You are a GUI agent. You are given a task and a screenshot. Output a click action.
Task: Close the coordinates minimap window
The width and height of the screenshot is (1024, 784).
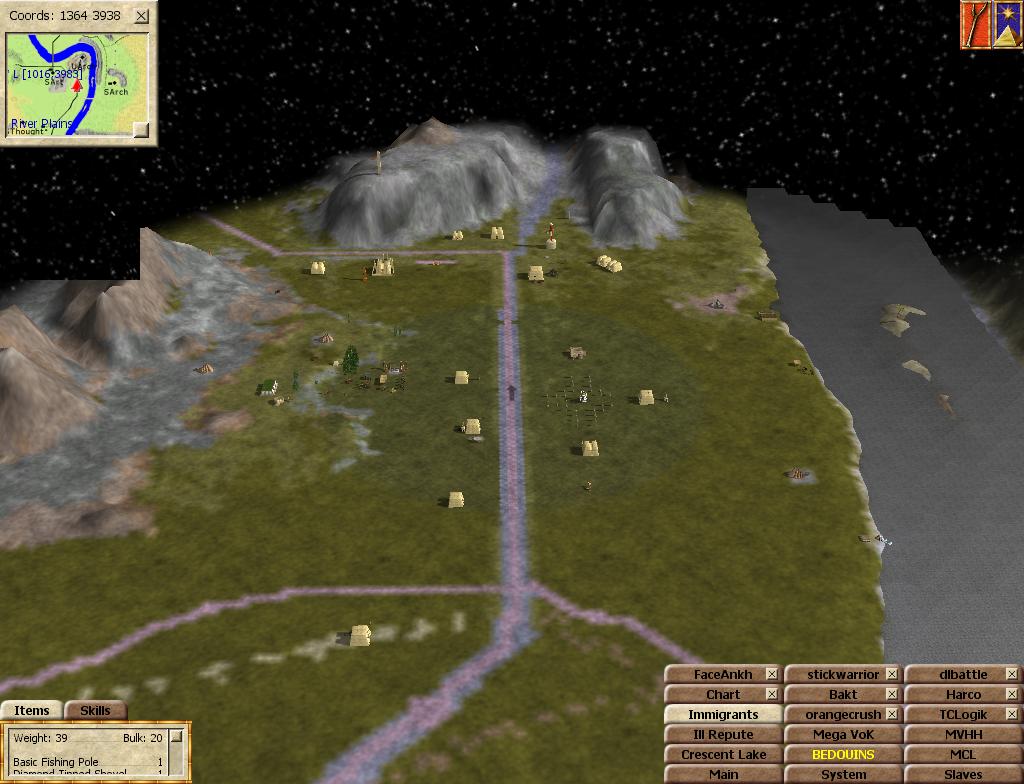click(142, 16)
